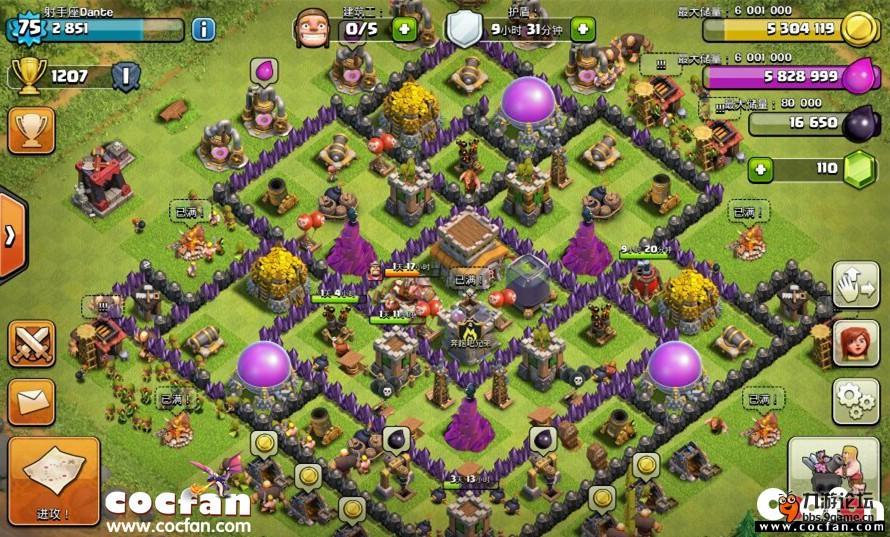Viewport: 890px width, 537px height.
Task: Purchase gems using the green plus button
Action: click(x=762, y=169)
